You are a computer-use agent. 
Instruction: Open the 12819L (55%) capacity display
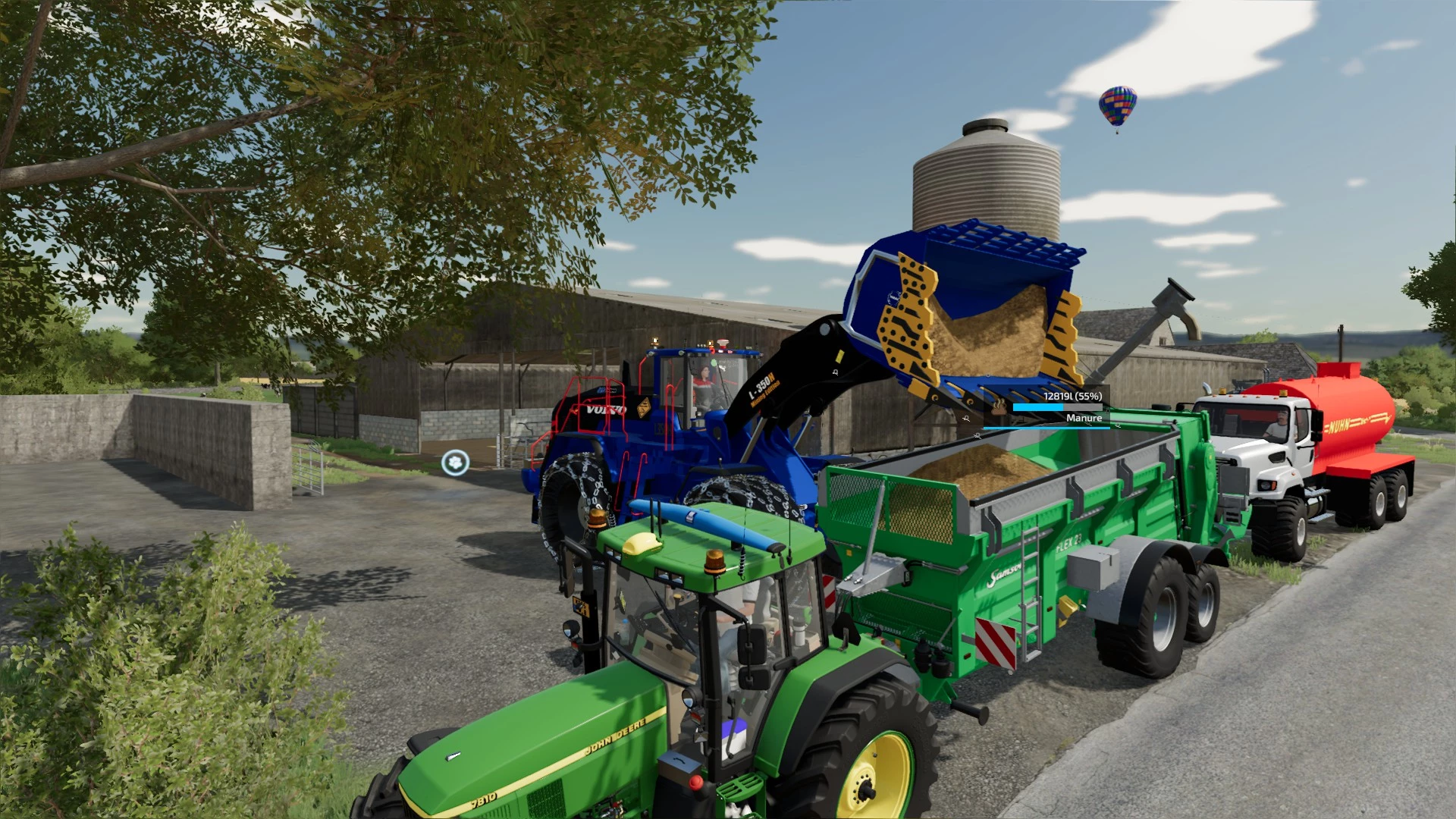click(1073, 396)
